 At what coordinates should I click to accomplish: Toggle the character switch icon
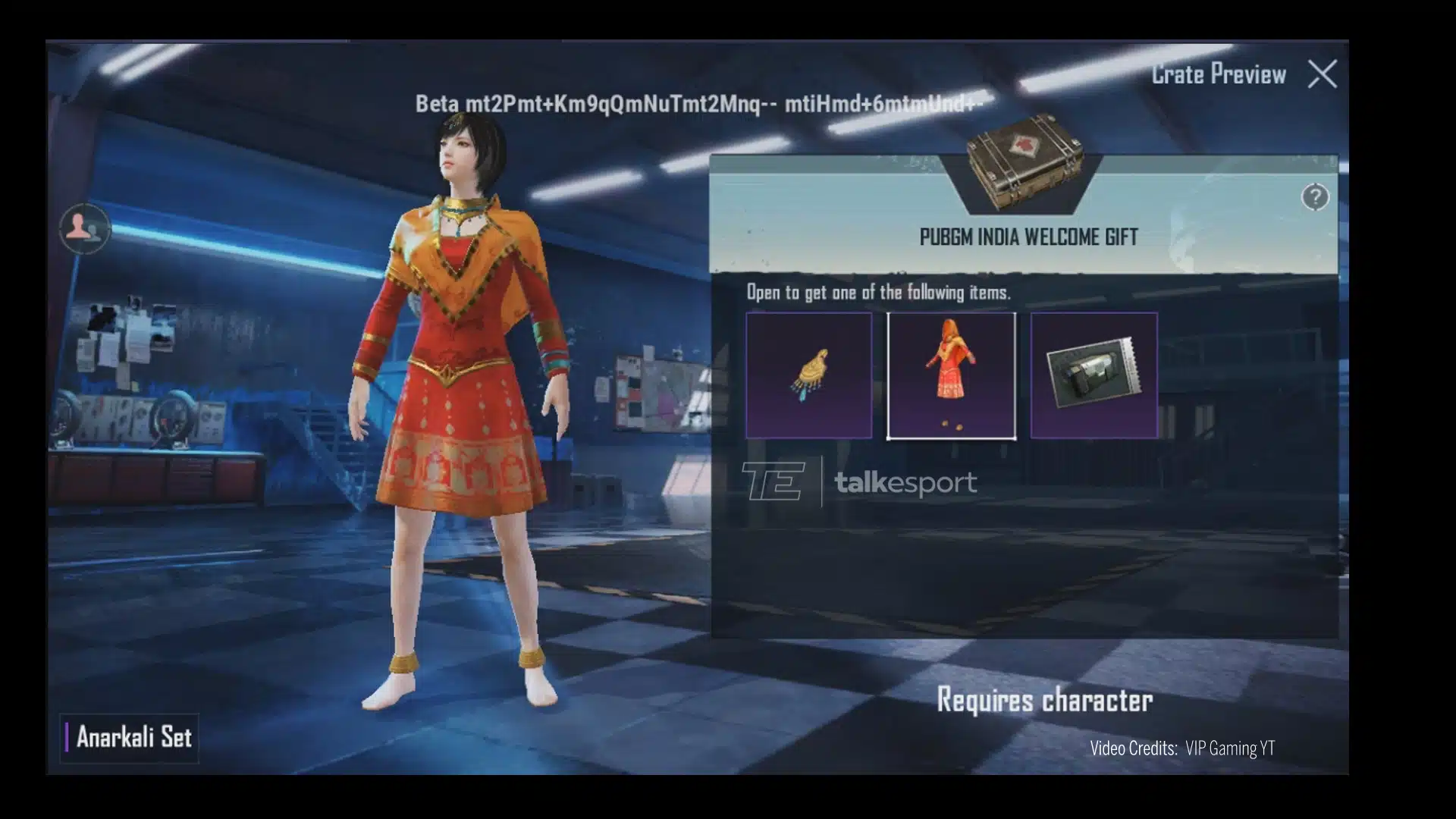point(84,227)
